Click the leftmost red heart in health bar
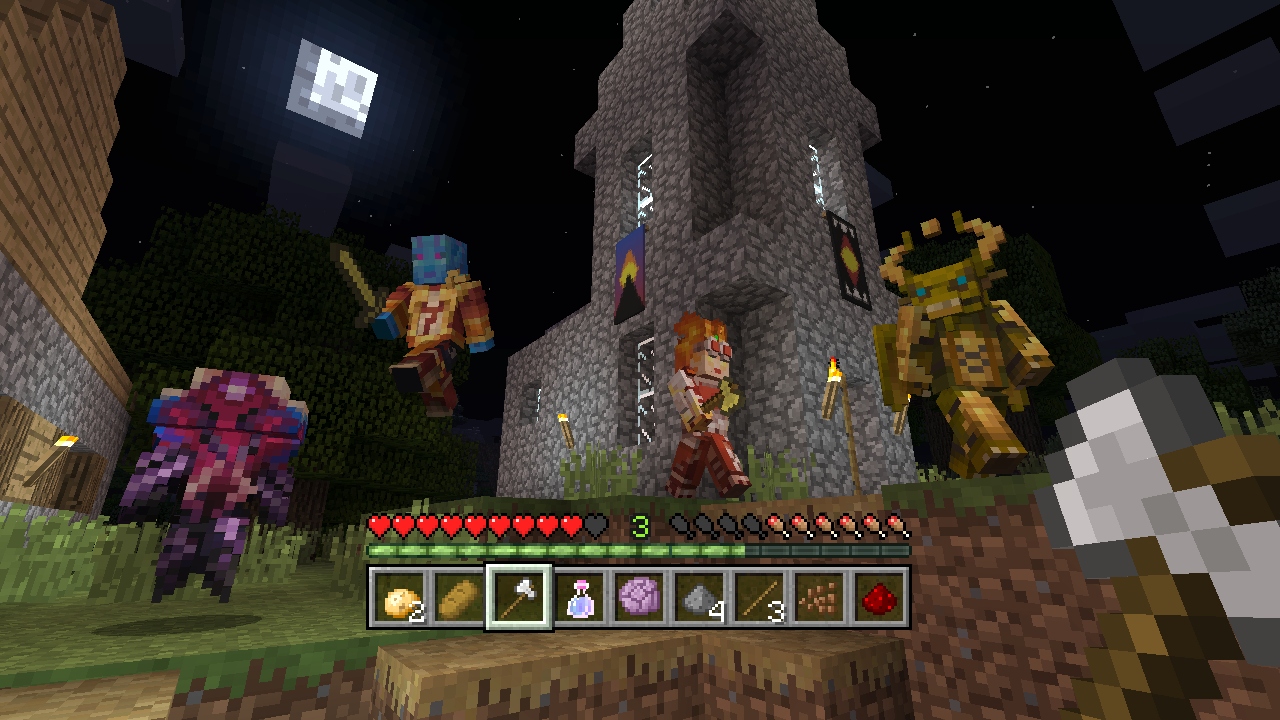The width and height of the screenshot is (1280, 720). pyautogui.click(x=378, y=526)
